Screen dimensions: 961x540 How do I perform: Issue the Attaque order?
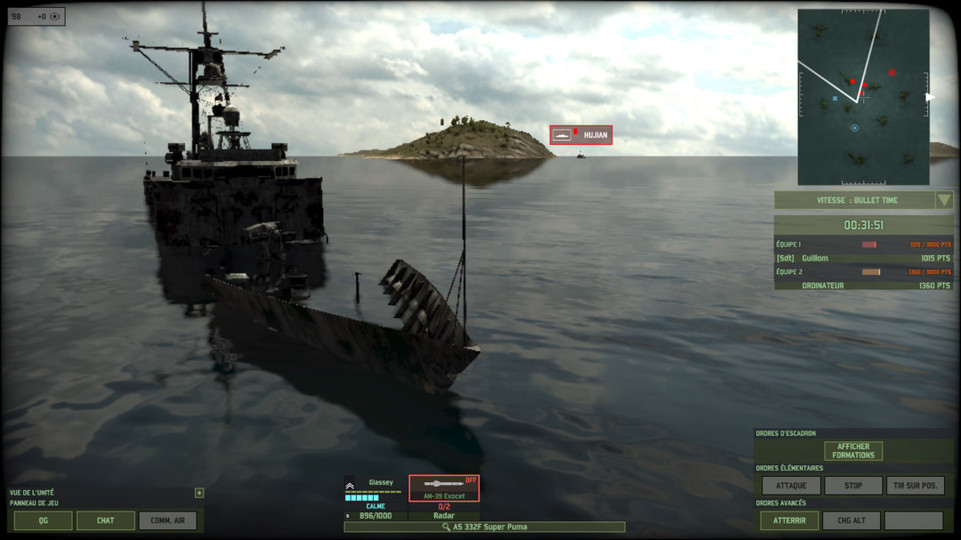coord(791,486)
